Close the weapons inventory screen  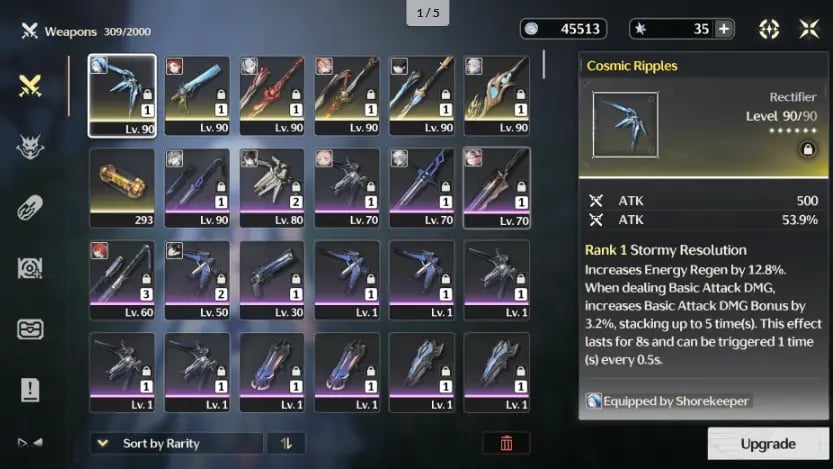(x=809, y=29)
